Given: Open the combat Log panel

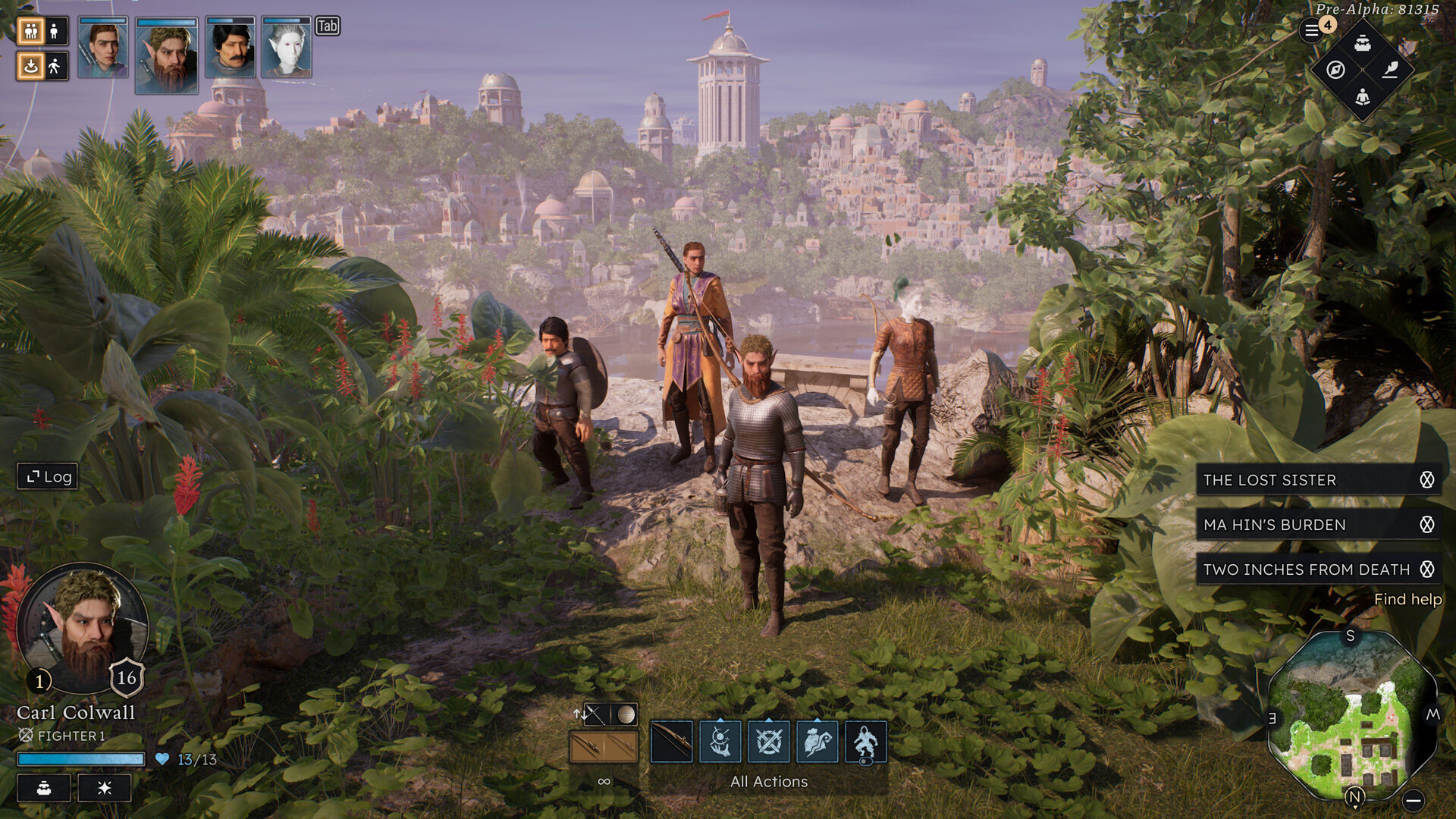Looking at the screenshot, I should [x=47, y=477].
